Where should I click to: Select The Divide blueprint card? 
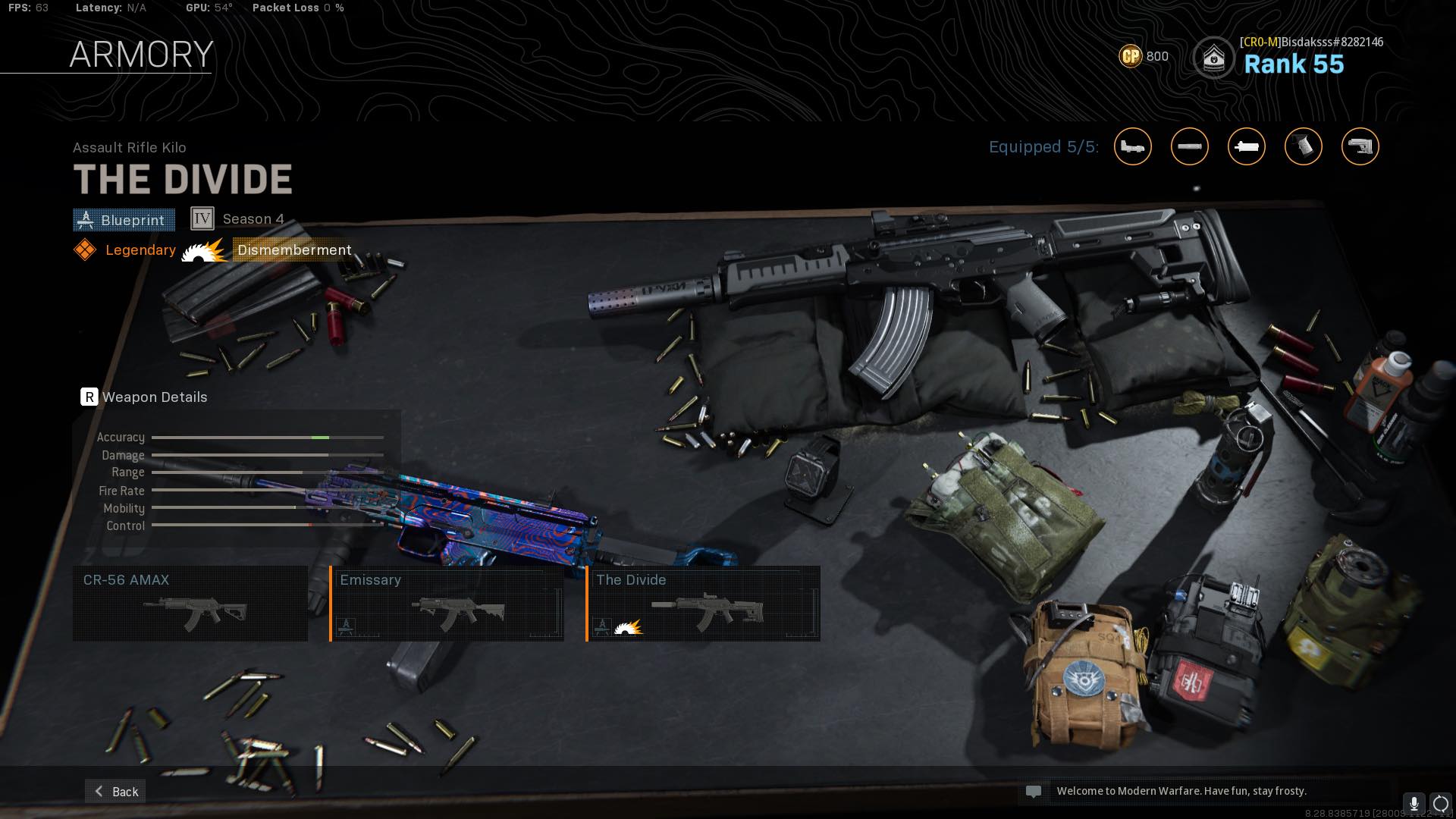pos(704,603)
